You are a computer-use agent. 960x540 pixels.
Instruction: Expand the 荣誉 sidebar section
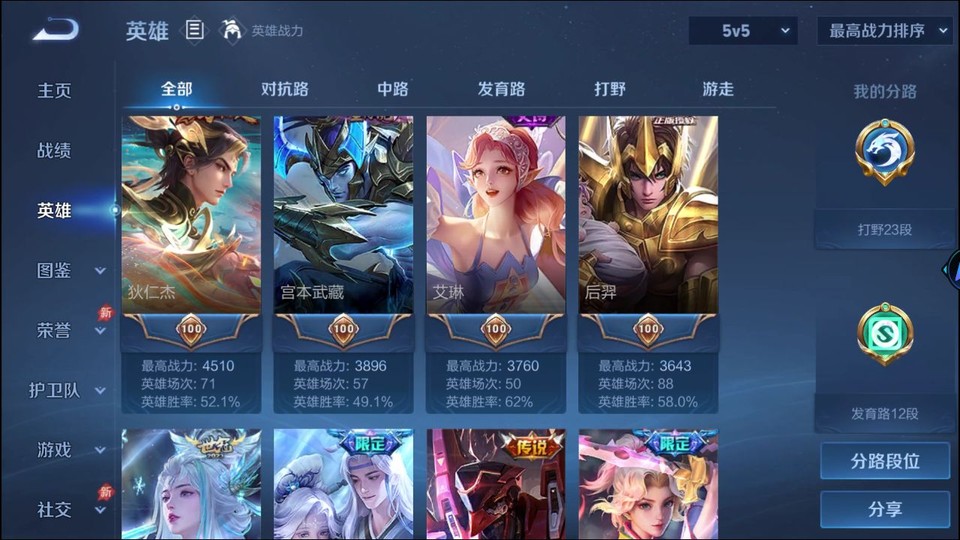coord(70,330)
